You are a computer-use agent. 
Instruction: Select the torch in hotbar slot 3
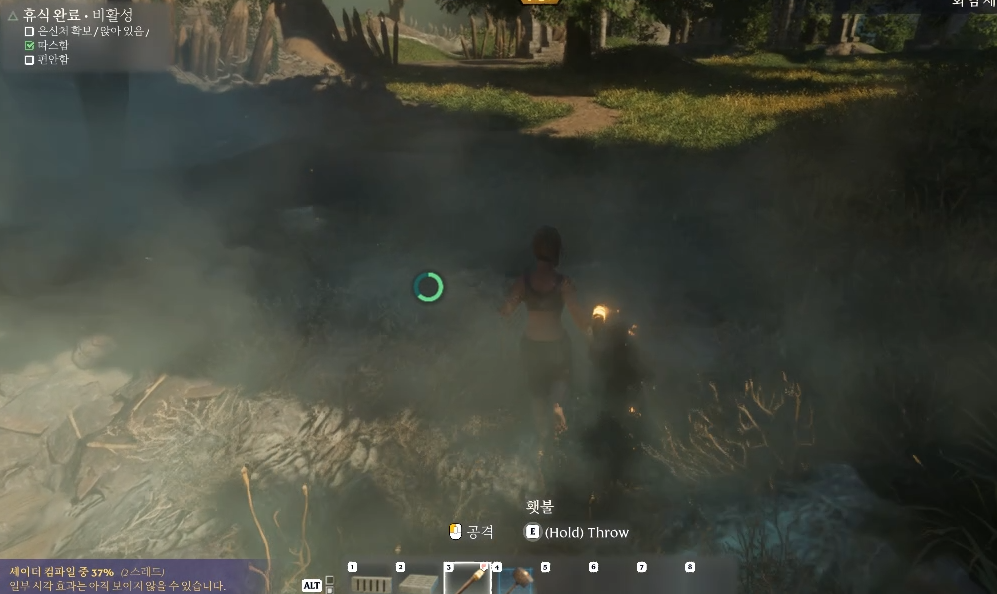point(467,579)
